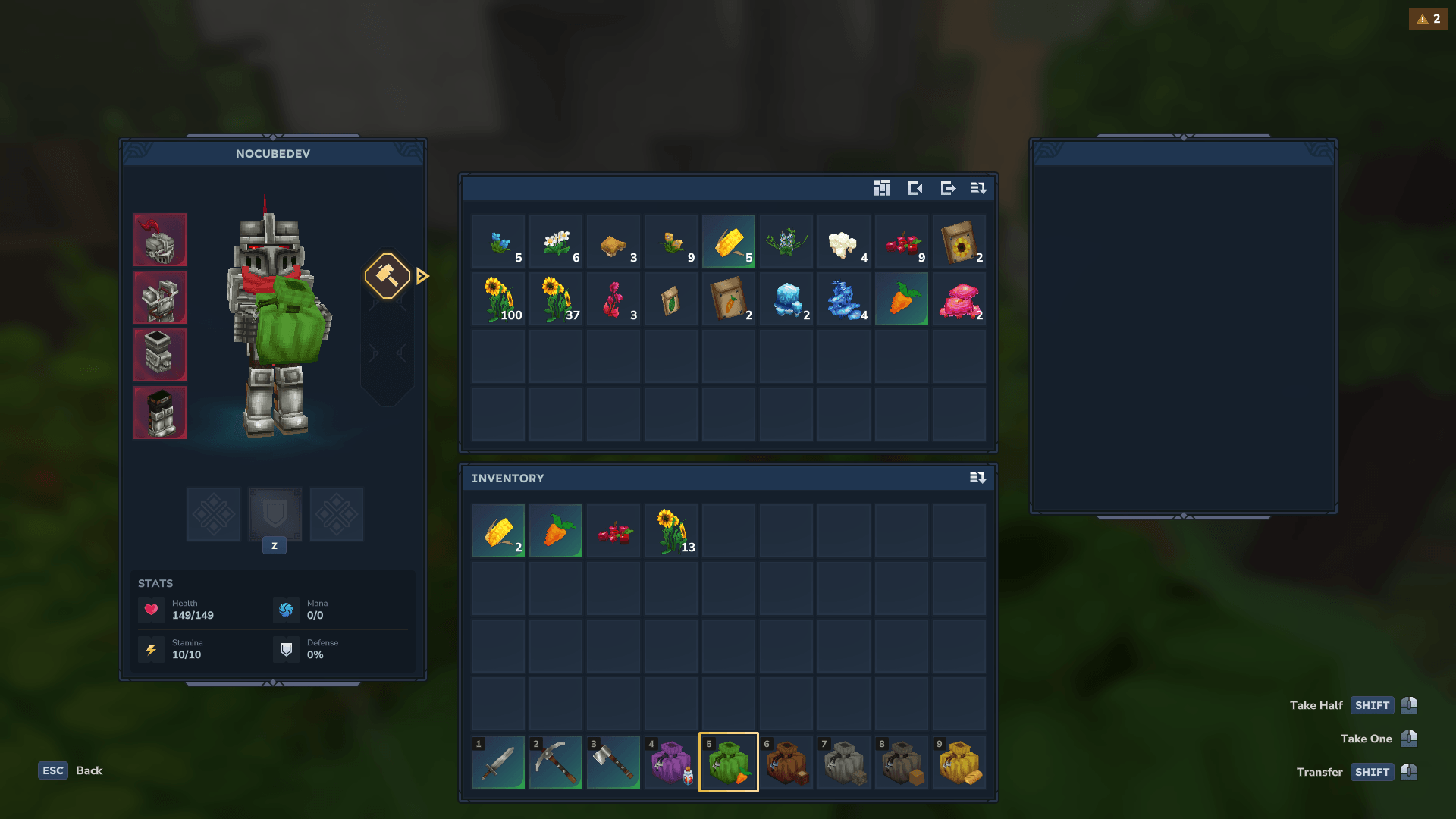
Task: Select the sword in hotbar slot 1
Action: 497,762
